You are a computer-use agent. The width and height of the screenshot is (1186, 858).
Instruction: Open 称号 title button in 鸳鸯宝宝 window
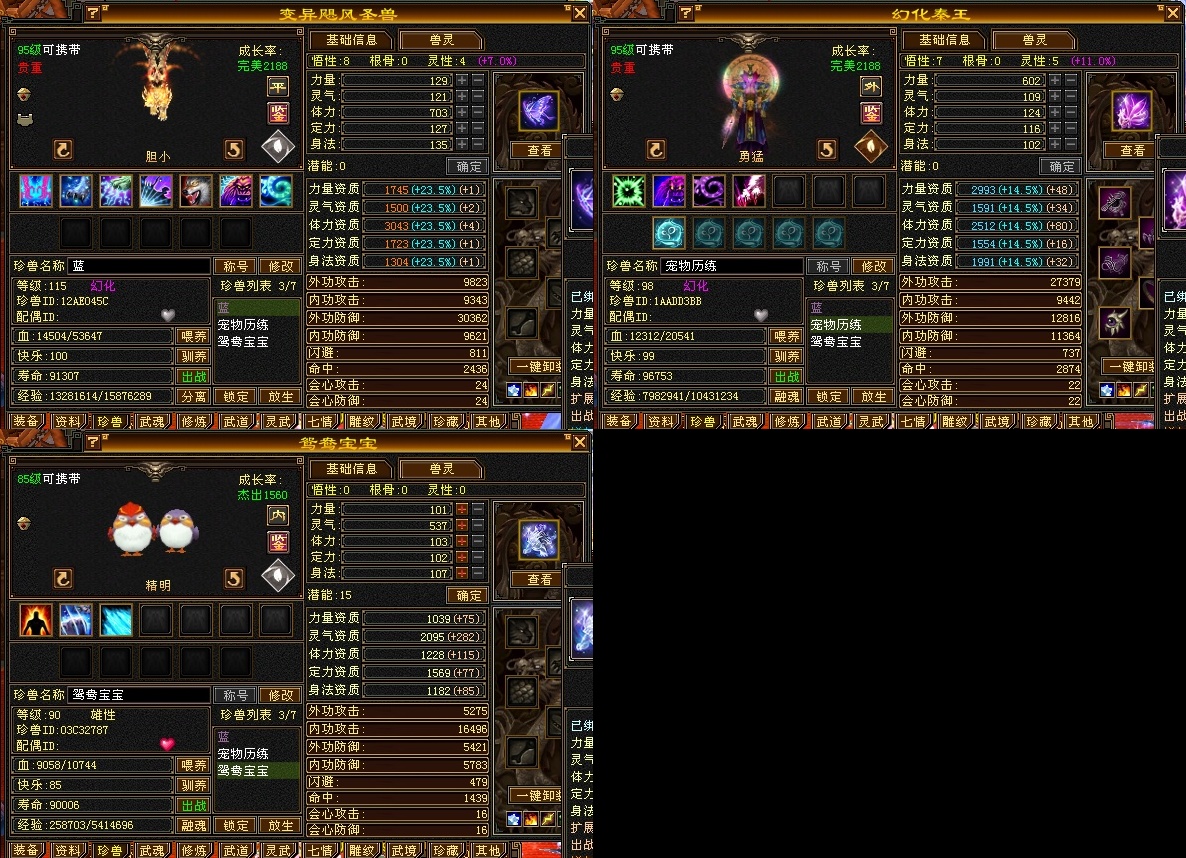[235, 695]
